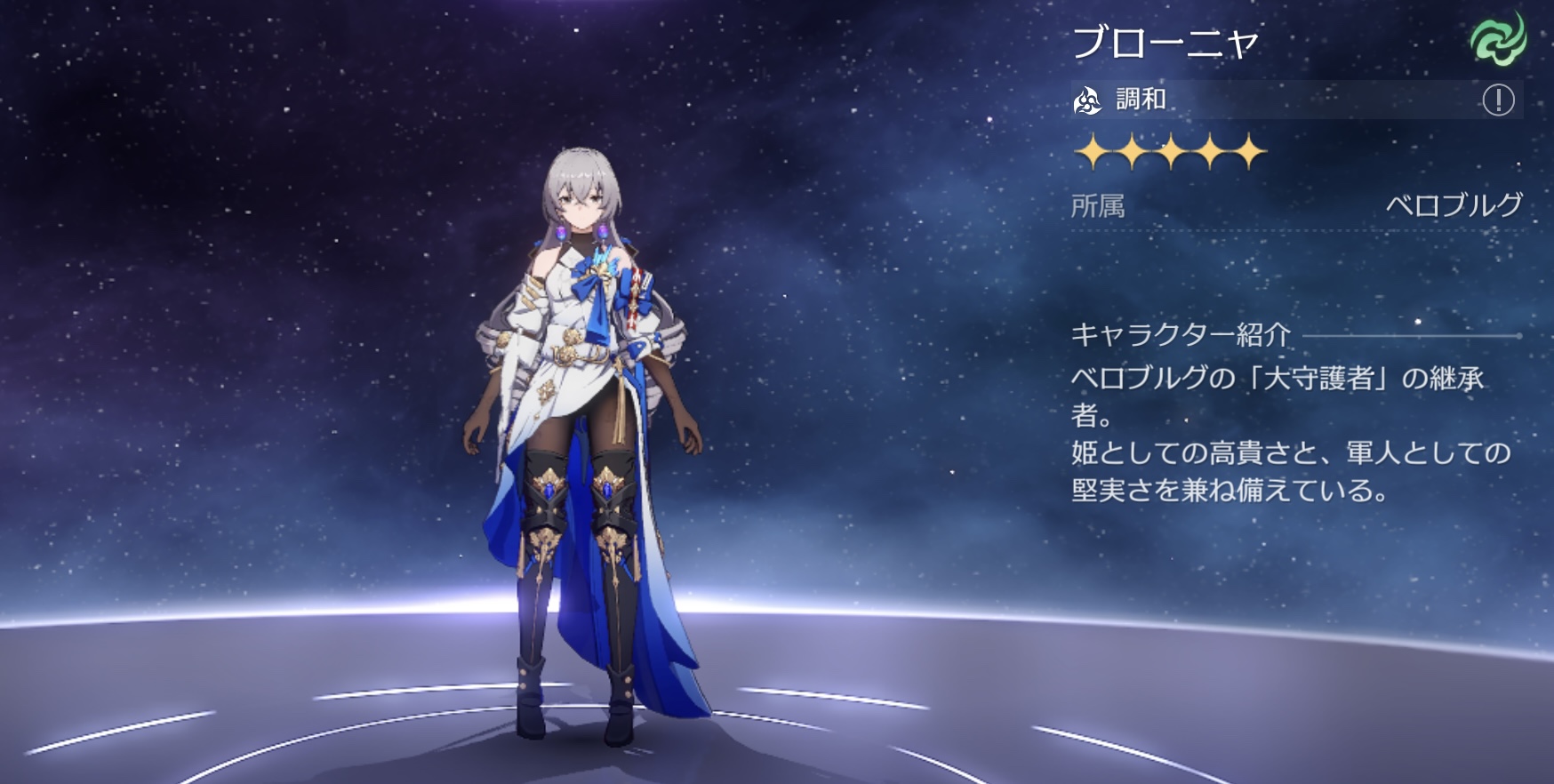Open the info button beside 調和 path
This screenshot has height=784, width=1554.
[1498, 100]
